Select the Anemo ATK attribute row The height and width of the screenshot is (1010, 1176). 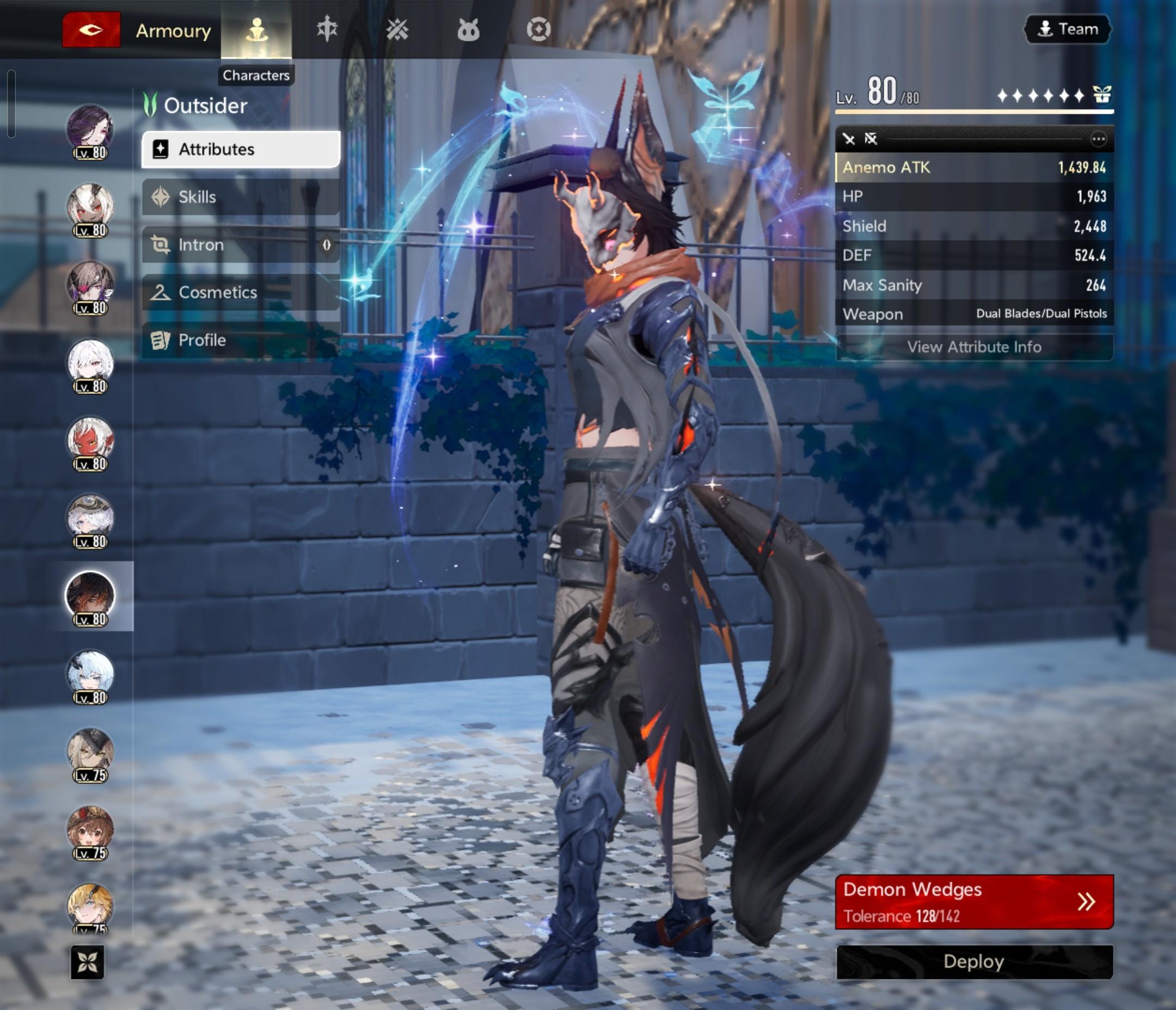[974, 168]
